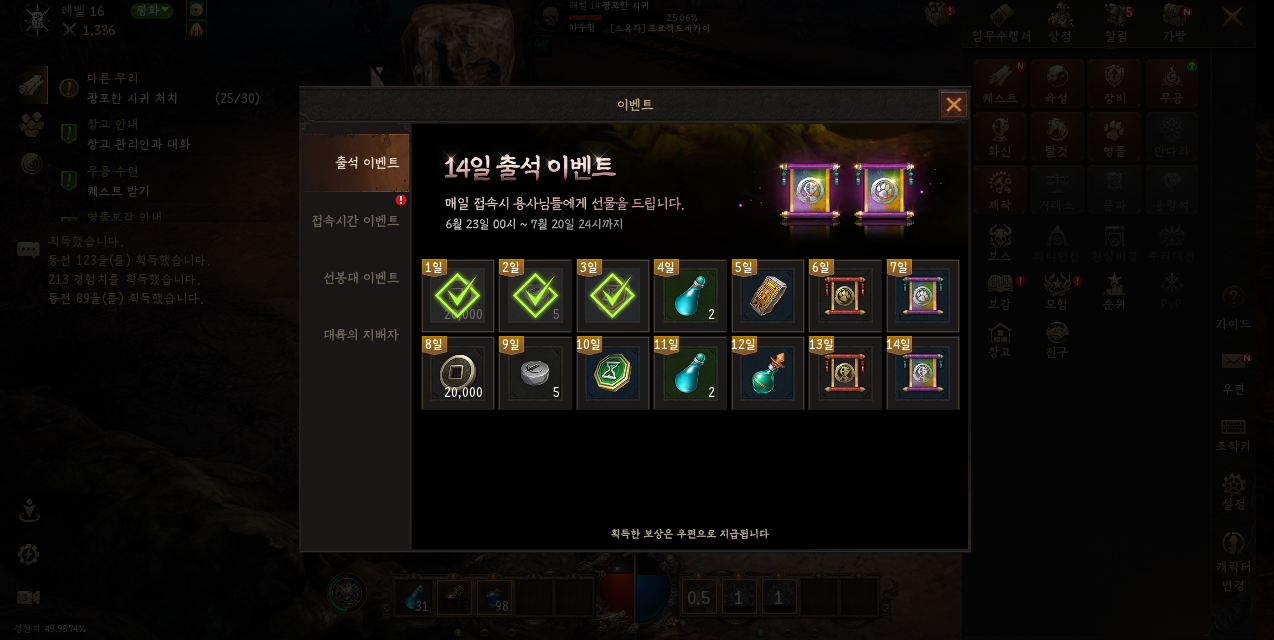Choose the day 5 golden ticket reward
The height and width of the screenshot is (640, 1274).
pos(768,296)
